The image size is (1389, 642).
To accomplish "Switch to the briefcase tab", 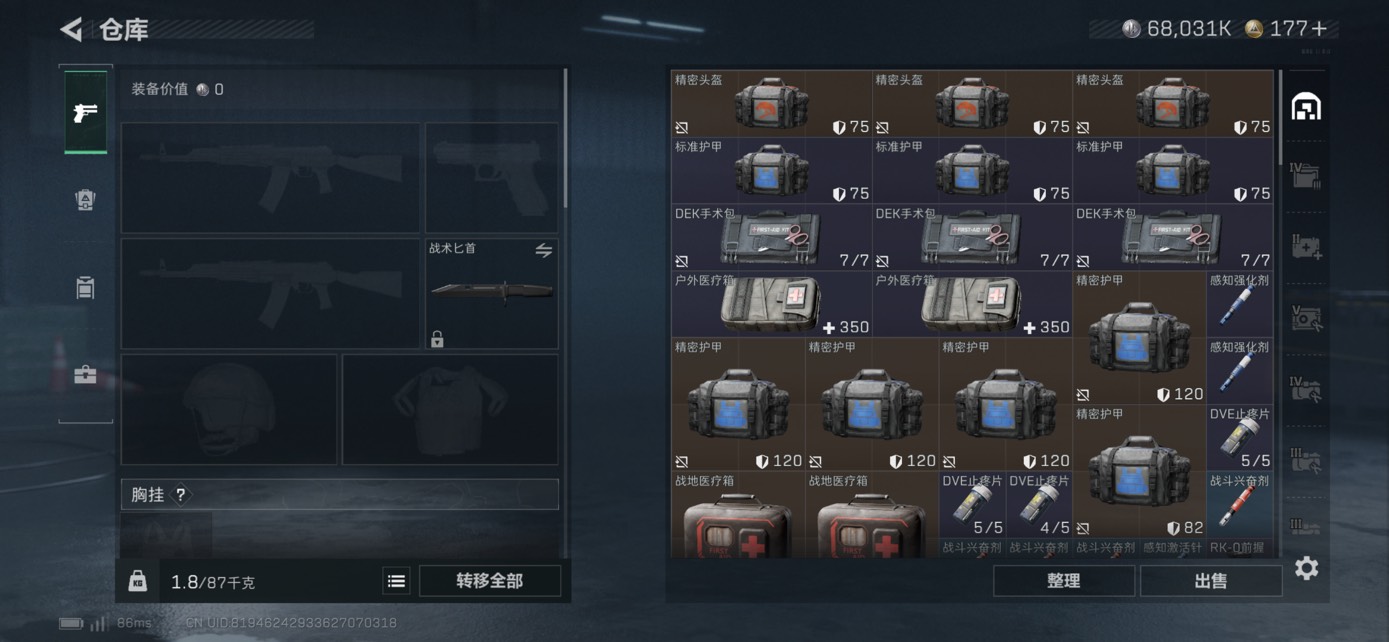I will tap(86, 376).
